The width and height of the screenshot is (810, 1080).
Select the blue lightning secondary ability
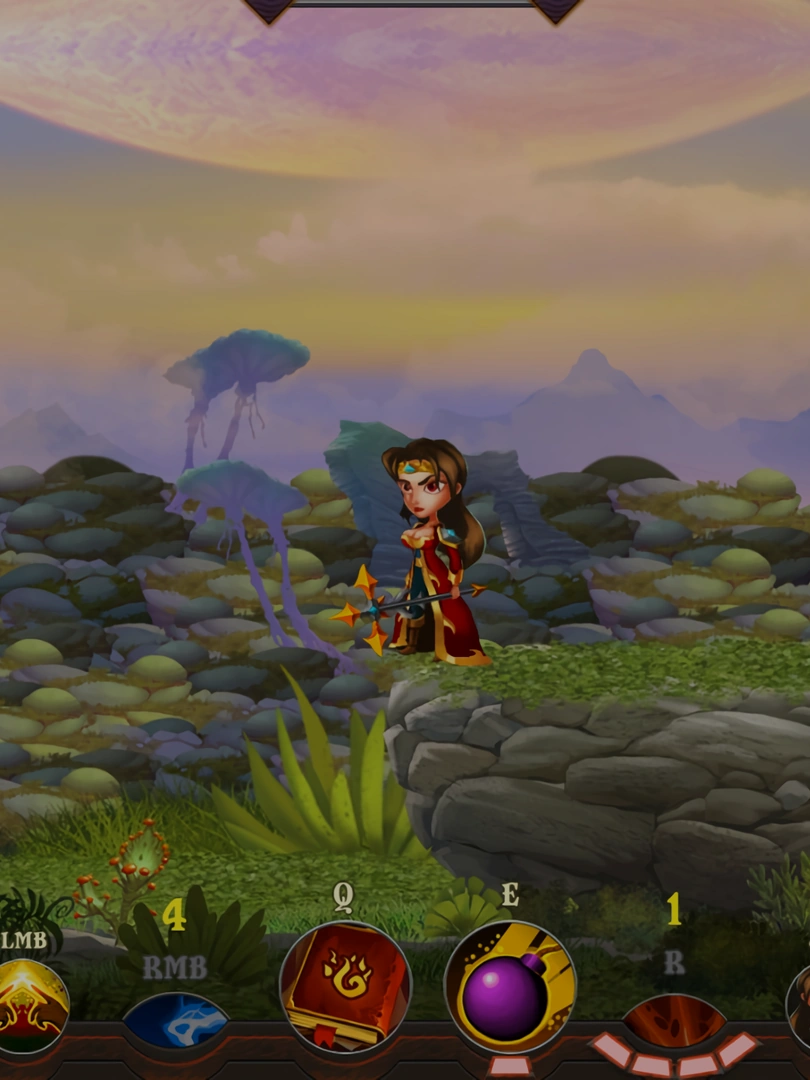[175, 1020]
